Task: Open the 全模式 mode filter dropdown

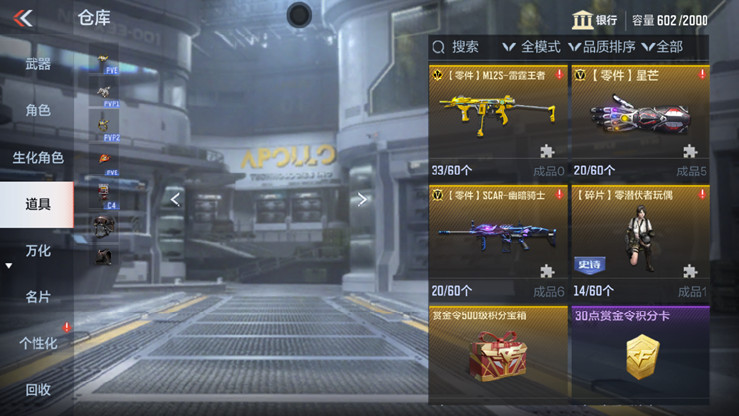Action: [532, 47]
